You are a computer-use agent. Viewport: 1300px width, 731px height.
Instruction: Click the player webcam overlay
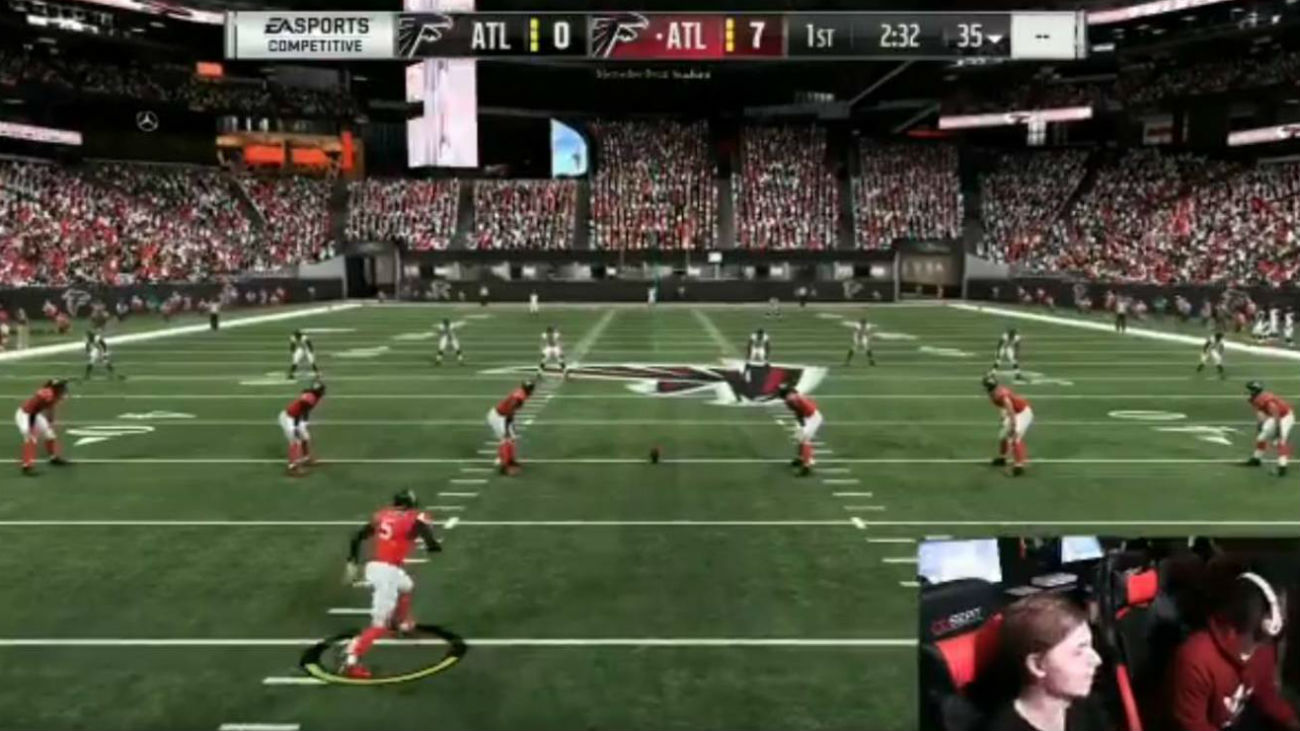pyautogui.click(x=1108, y=633)
